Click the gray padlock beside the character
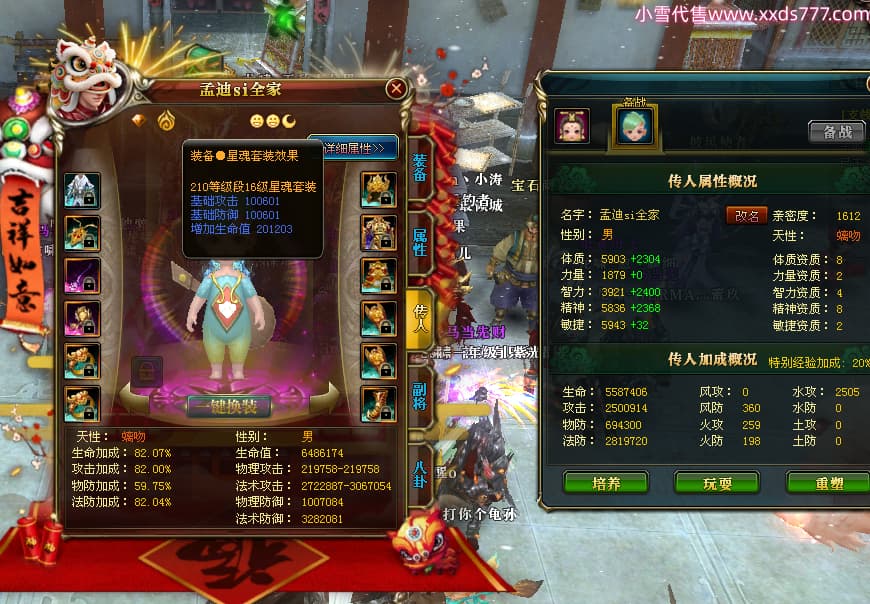Screen dimensions: 870x604 146,372
